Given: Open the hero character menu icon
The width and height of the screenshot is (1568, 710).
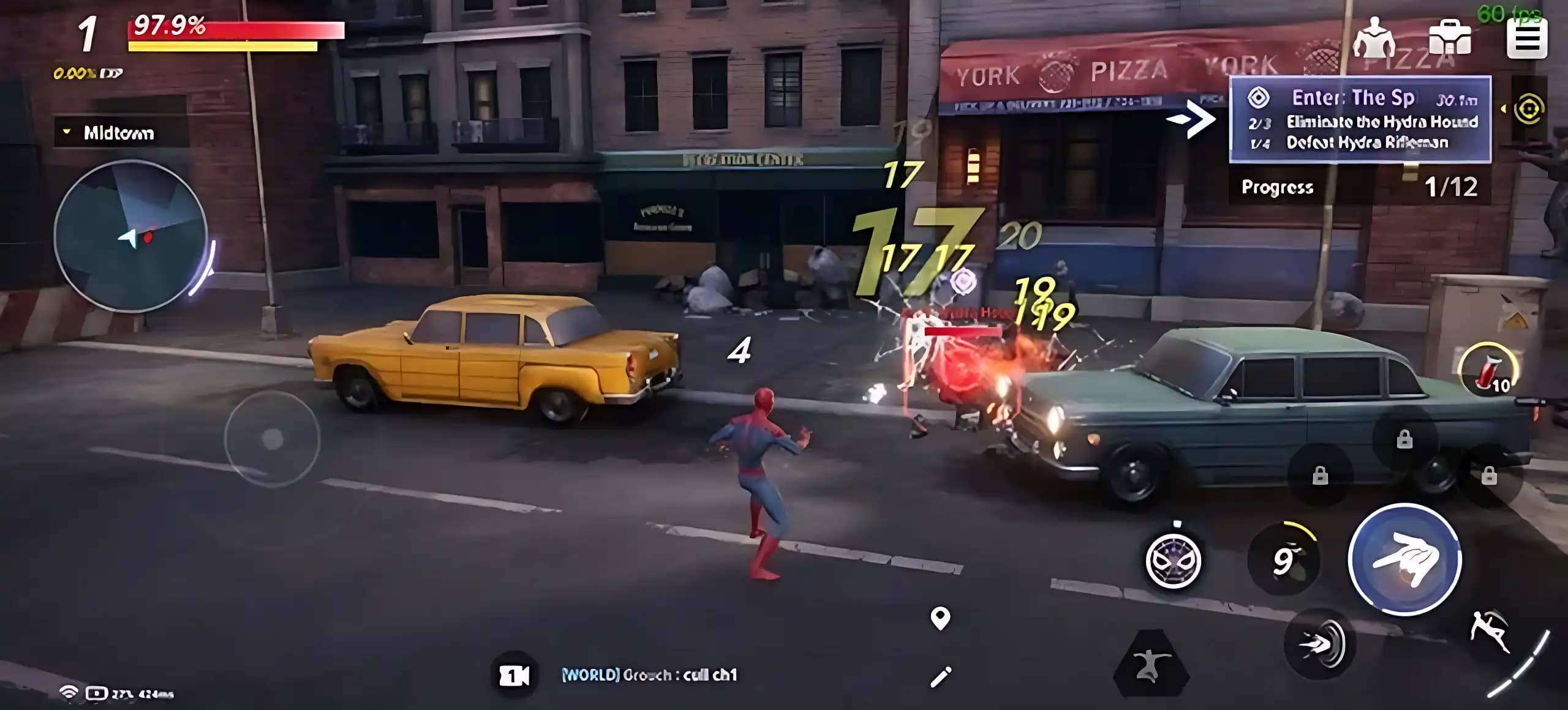Looking at the screenshot, I should tap(1375, 38).
